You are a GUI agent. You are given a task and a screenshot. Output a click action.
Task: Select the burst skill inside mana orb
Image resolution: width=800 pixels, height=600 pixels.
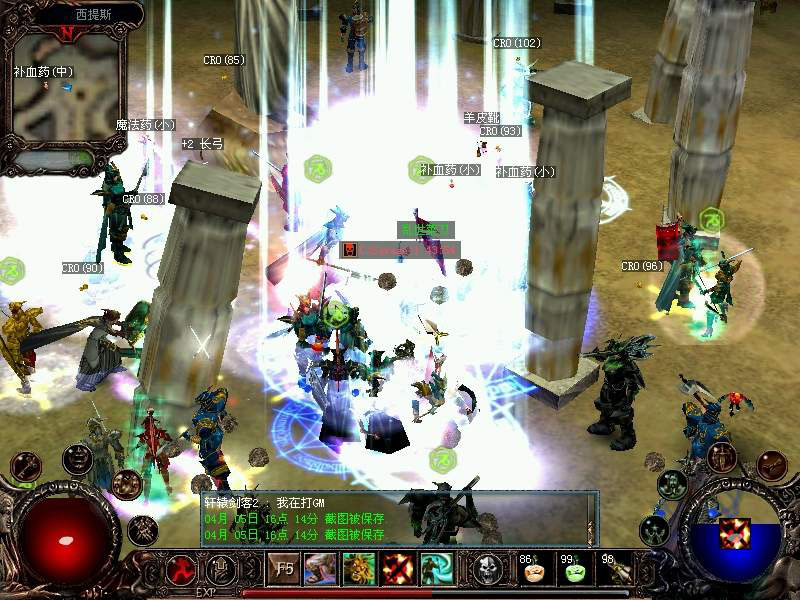[x=735, y=534]
